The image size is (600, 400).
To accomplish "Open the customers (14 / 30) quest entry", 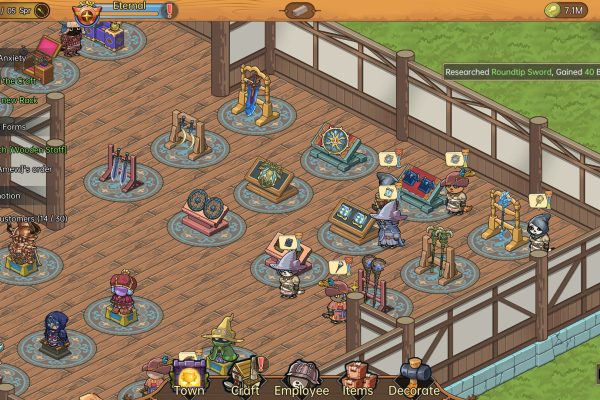I will point(30,217).
